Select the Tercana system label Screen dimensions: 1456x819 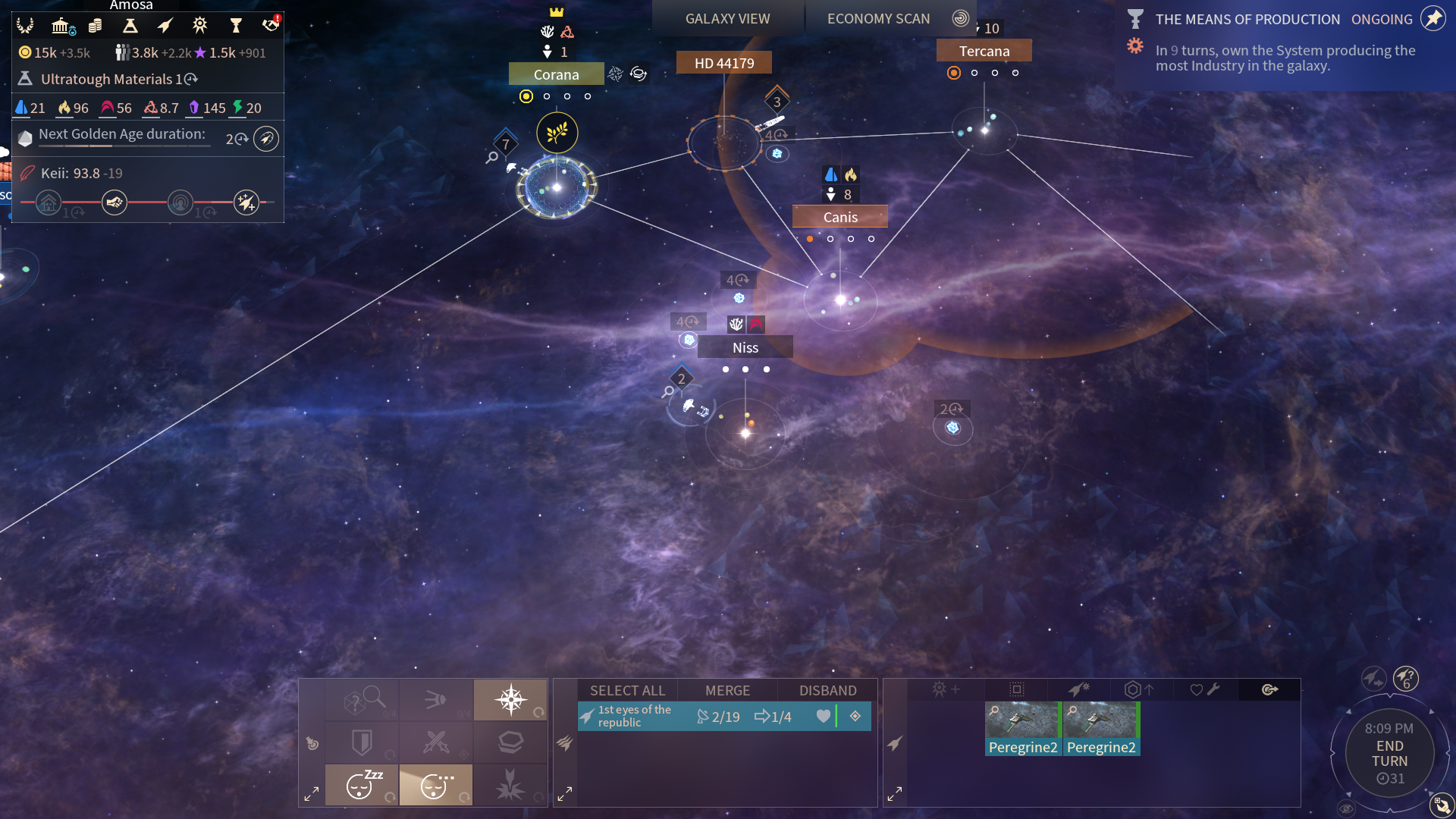[984, 51]
